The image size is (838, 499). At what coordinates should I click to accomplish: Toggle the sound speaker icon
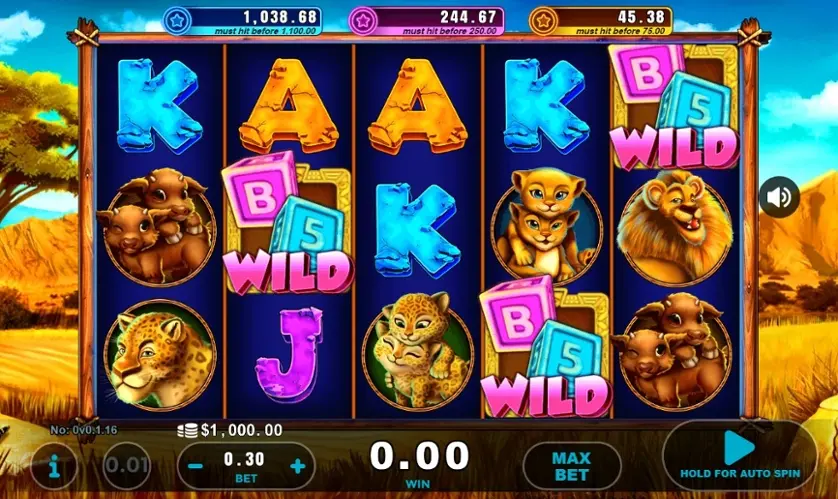tap(777, 197)
